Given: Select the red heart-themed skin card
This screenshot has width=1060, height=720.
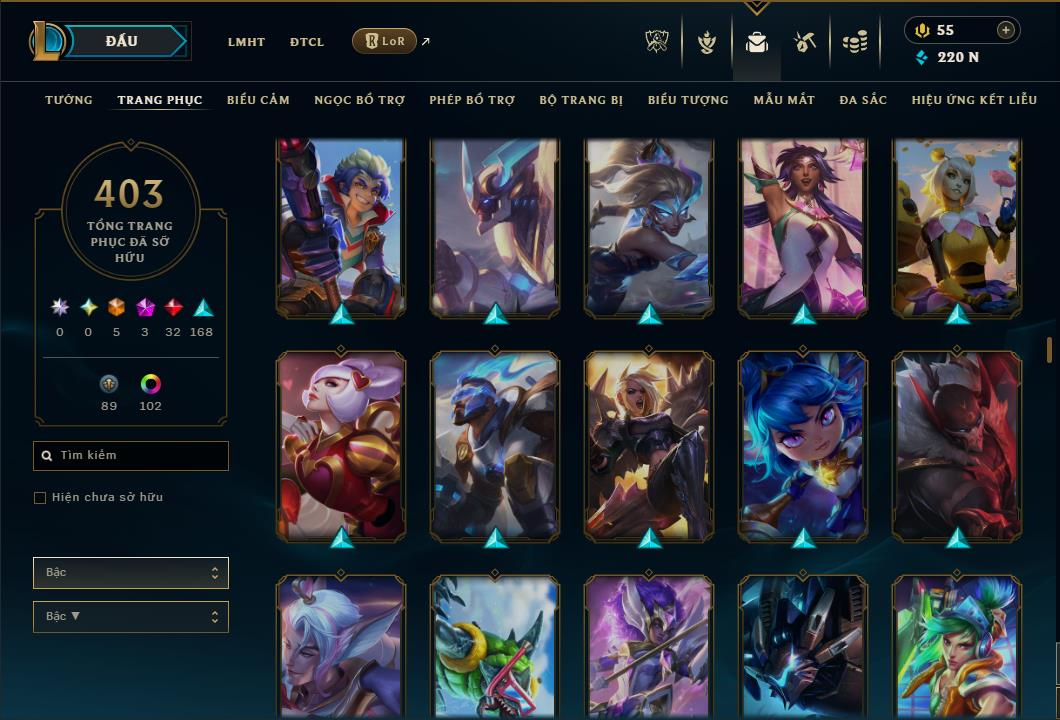Looking at the screenshot, I should [x=341, y=445].
